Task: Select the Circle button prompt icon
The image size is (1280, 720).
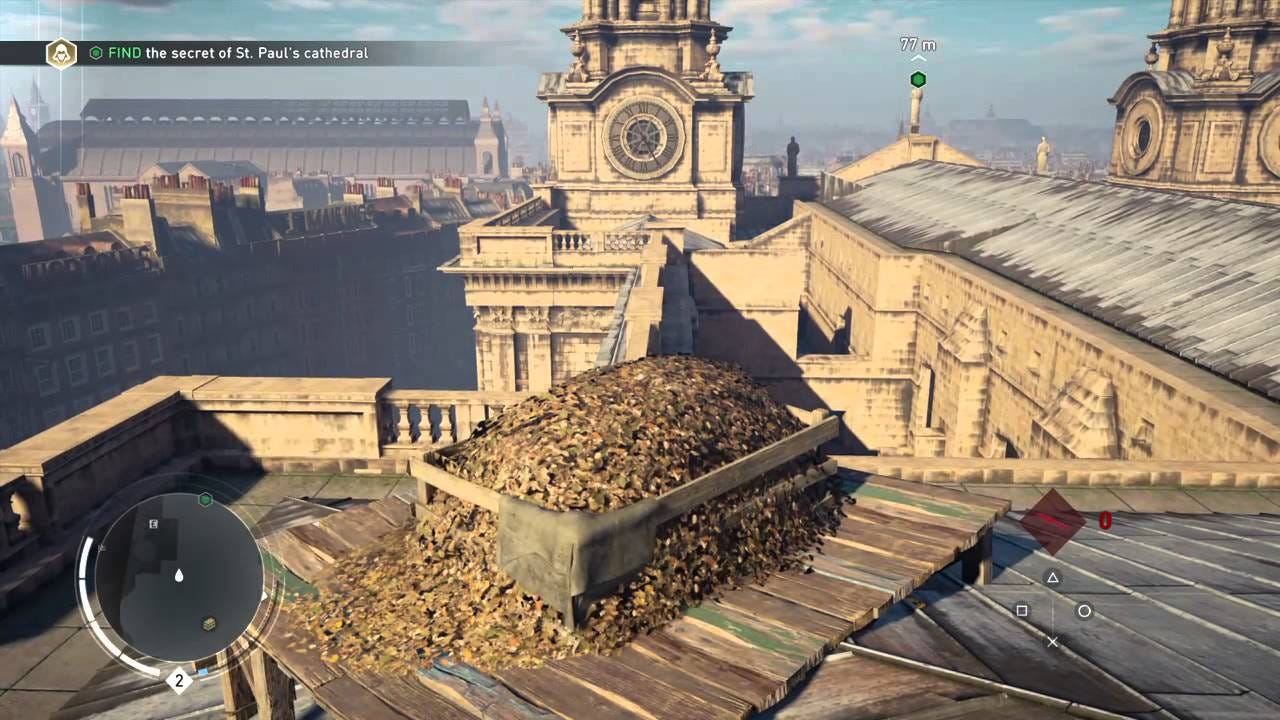Action: click(1084, 611)
